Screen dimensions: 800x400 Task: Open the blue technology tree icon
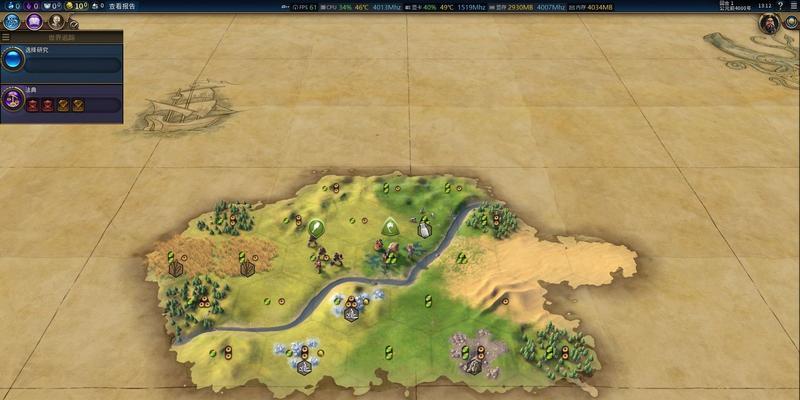12,21
